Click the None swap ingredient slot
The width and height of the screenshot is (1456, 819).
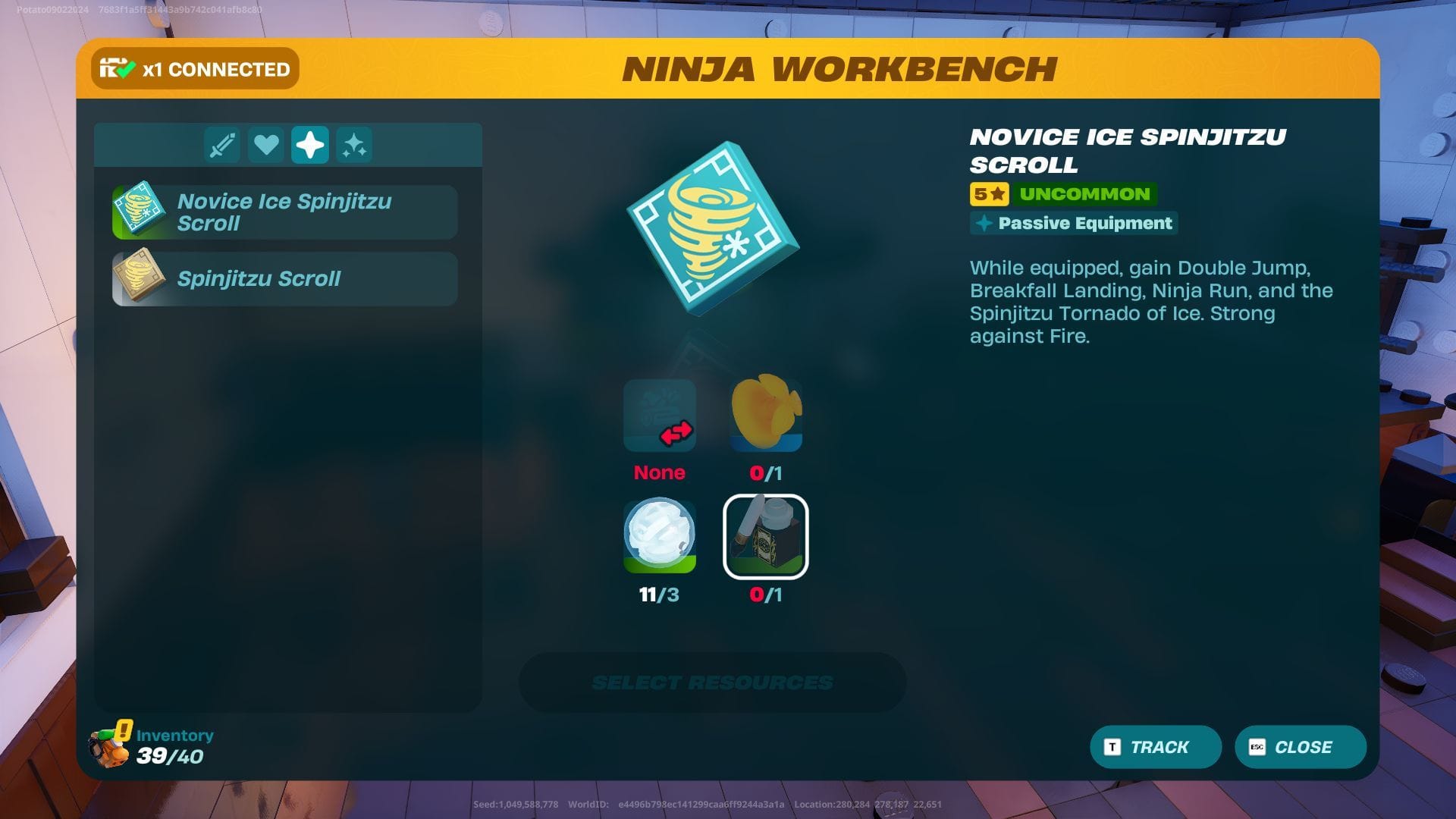tap(660, 416)
